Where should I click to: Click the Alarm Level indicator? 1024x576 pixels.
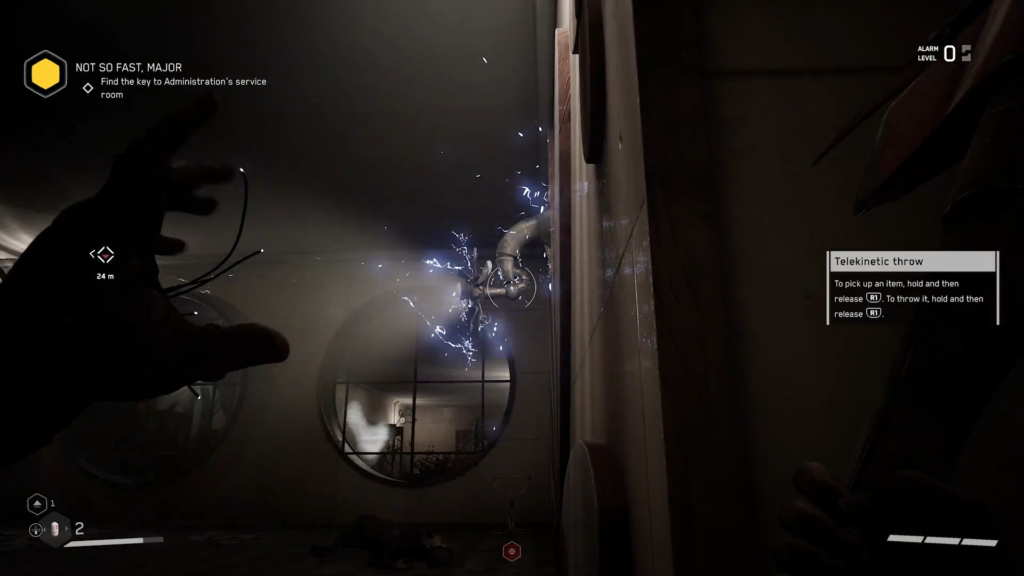coord(944,53)
